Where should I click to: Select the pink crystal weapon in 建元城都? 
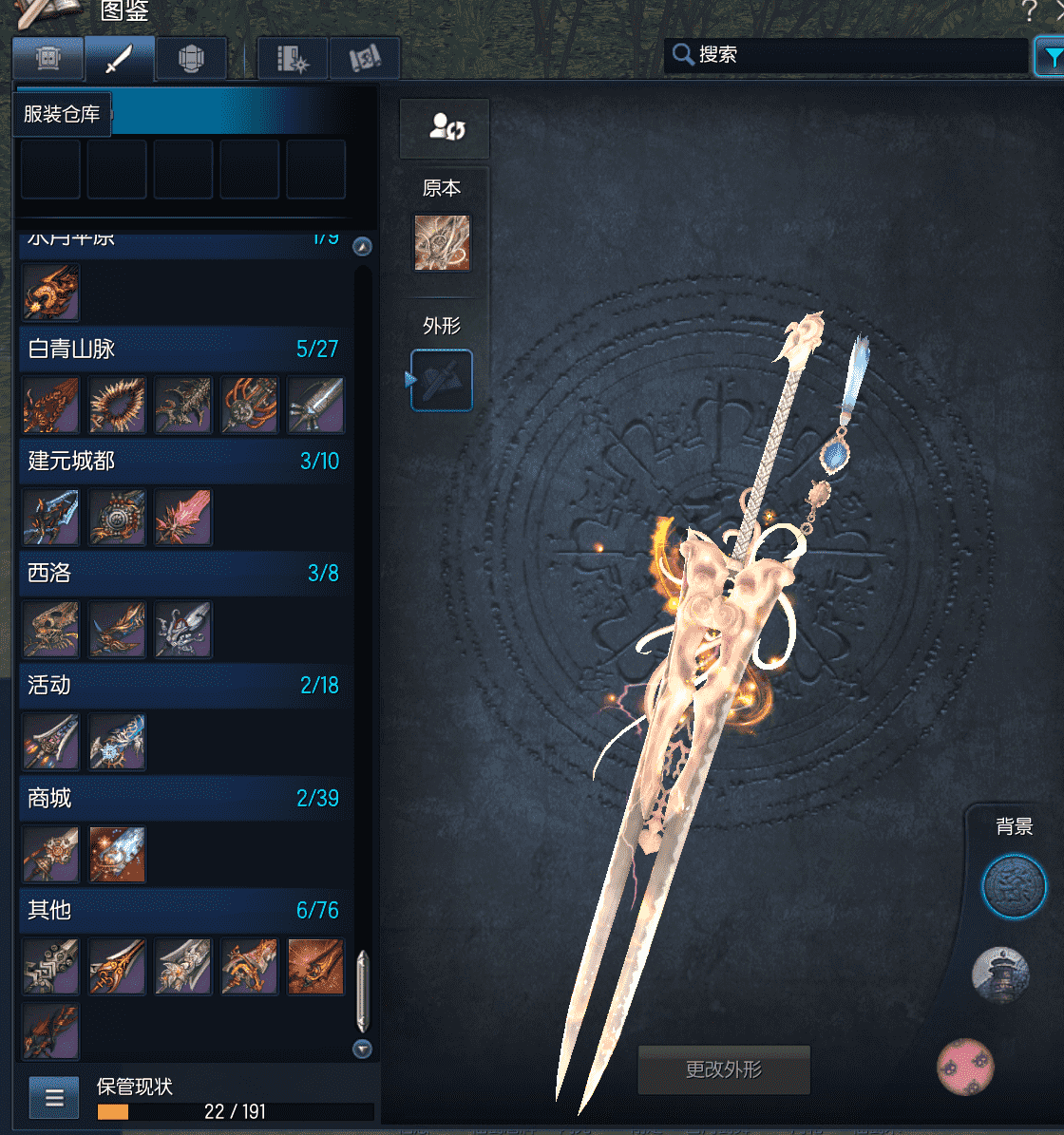point(183,518)
